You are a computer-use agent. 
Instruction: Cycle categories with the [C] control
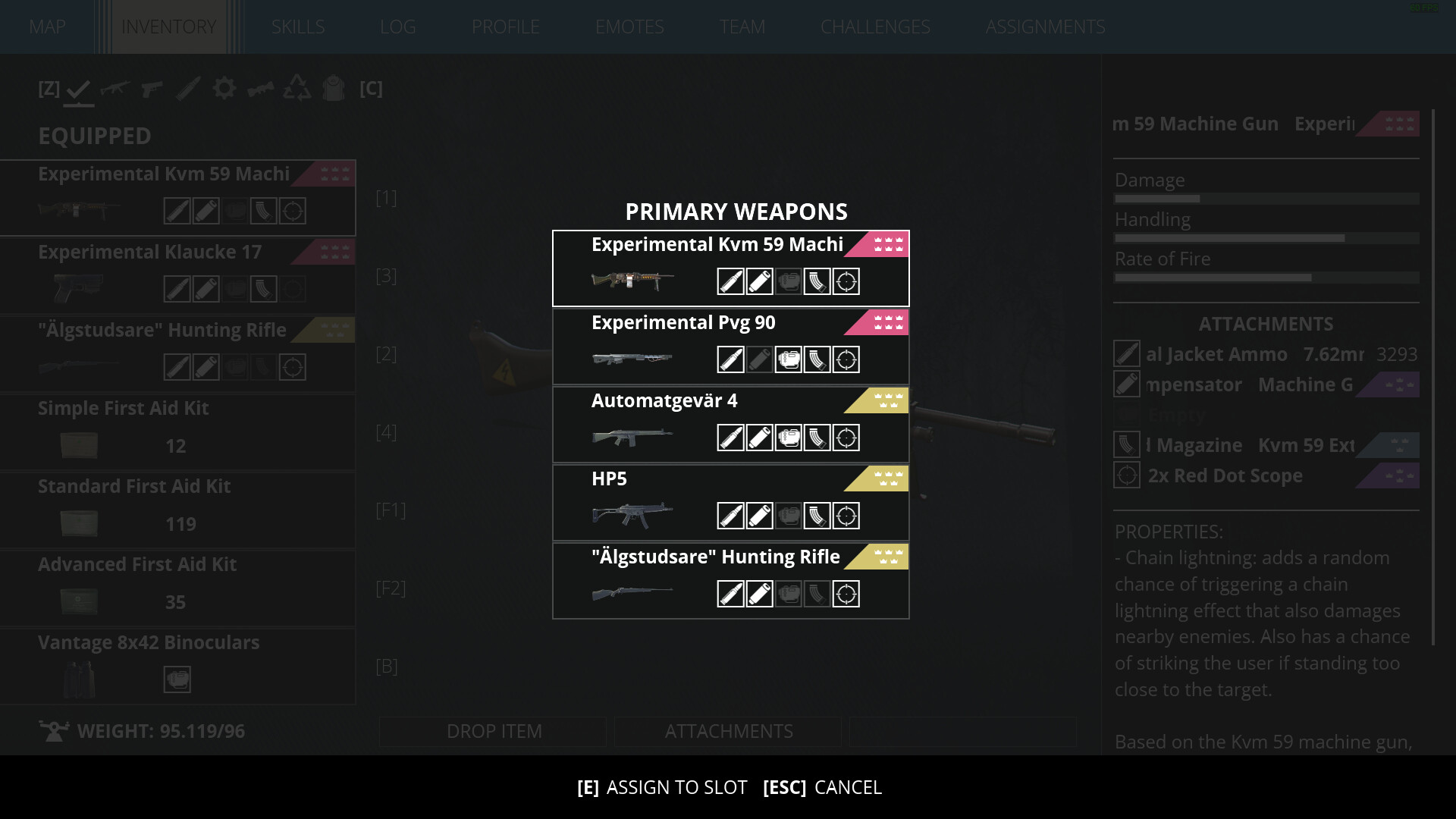click(372, 89)
